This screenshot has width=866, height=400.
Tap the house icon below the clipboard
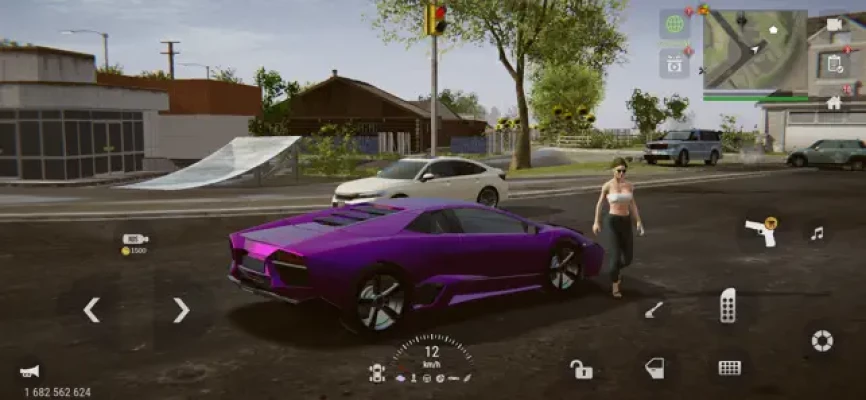pyautogui.click(x=834, y=102)
